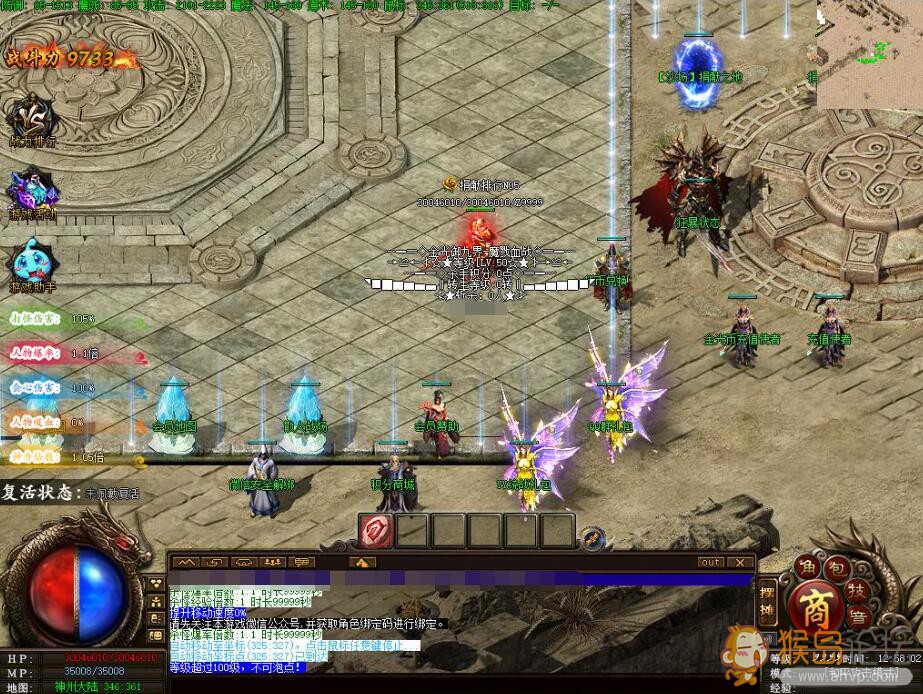Click the orange triangle chat filter button

pyautogui.click(x=362, y=562)
